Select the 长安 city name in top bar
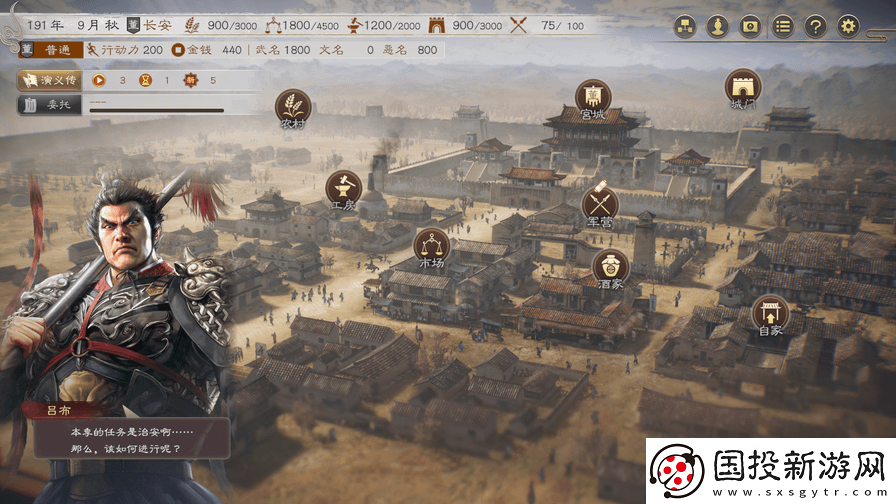Image resolution: width=896 pixels, height=504 pixels. point(156,25)
